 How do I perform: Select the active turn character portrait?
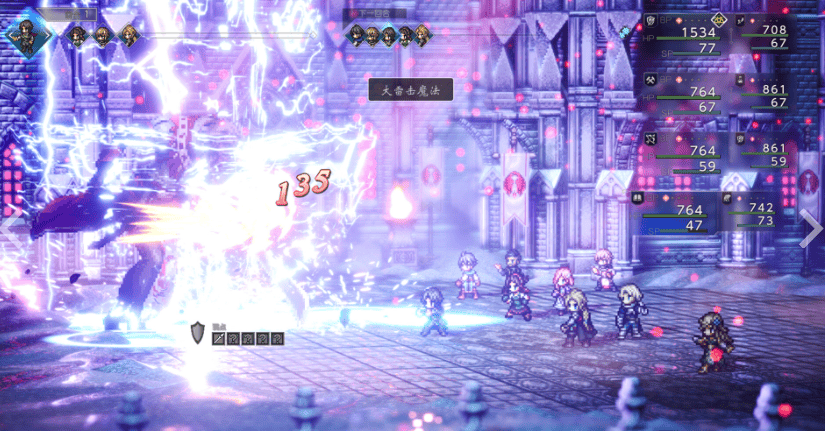pyautogui.click(x=22, y=32)
